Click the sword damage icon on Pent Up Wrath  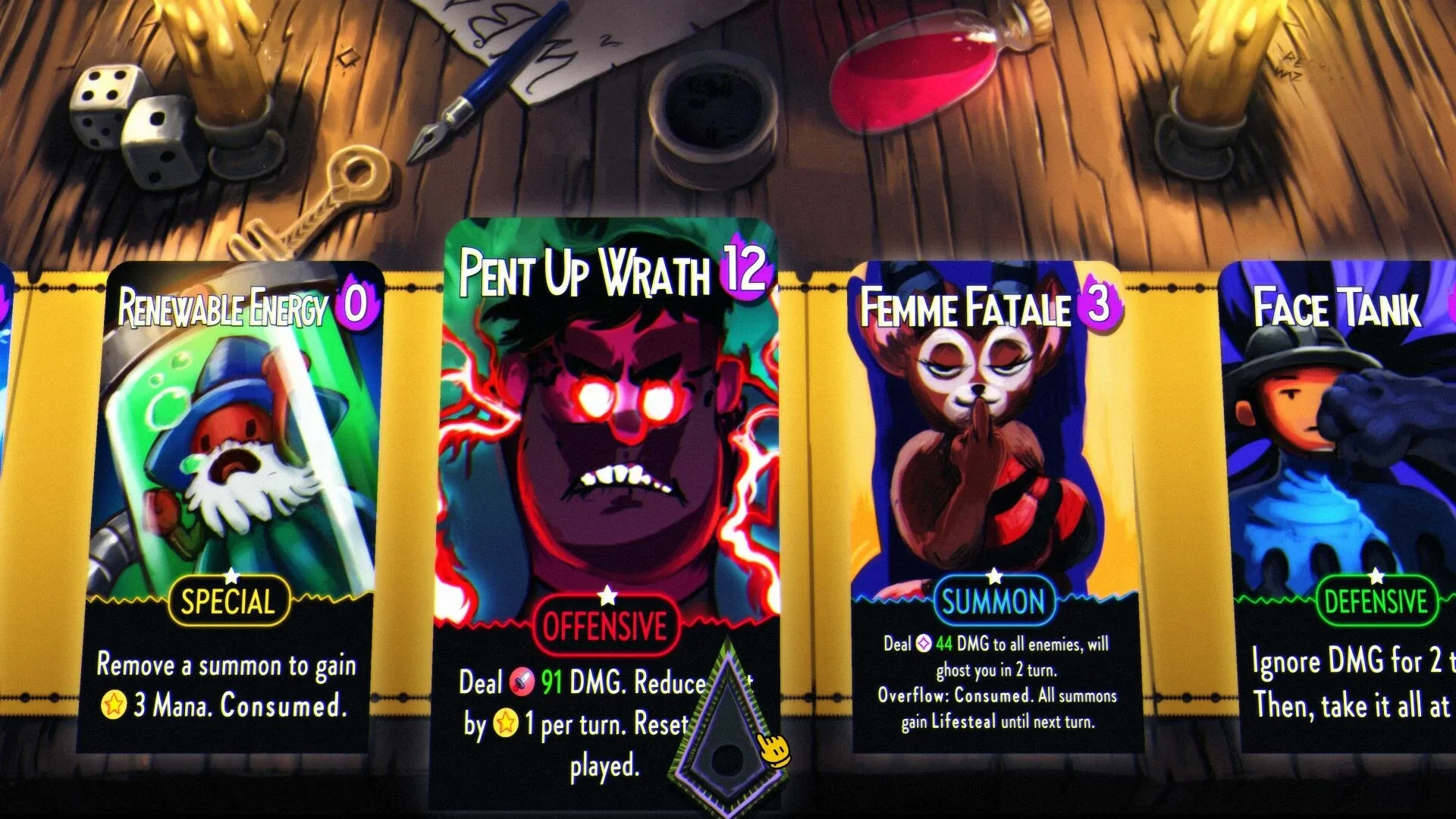click(522, 682)
